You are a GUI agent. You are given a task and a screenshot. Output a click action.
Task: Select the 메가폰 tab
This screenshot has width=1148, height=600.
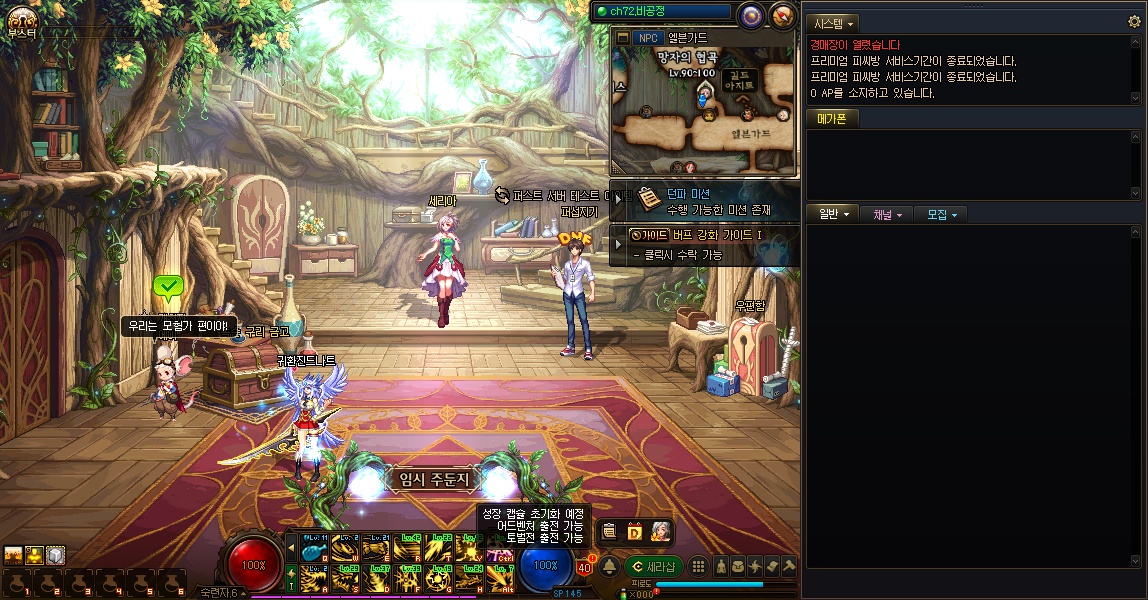832,120
